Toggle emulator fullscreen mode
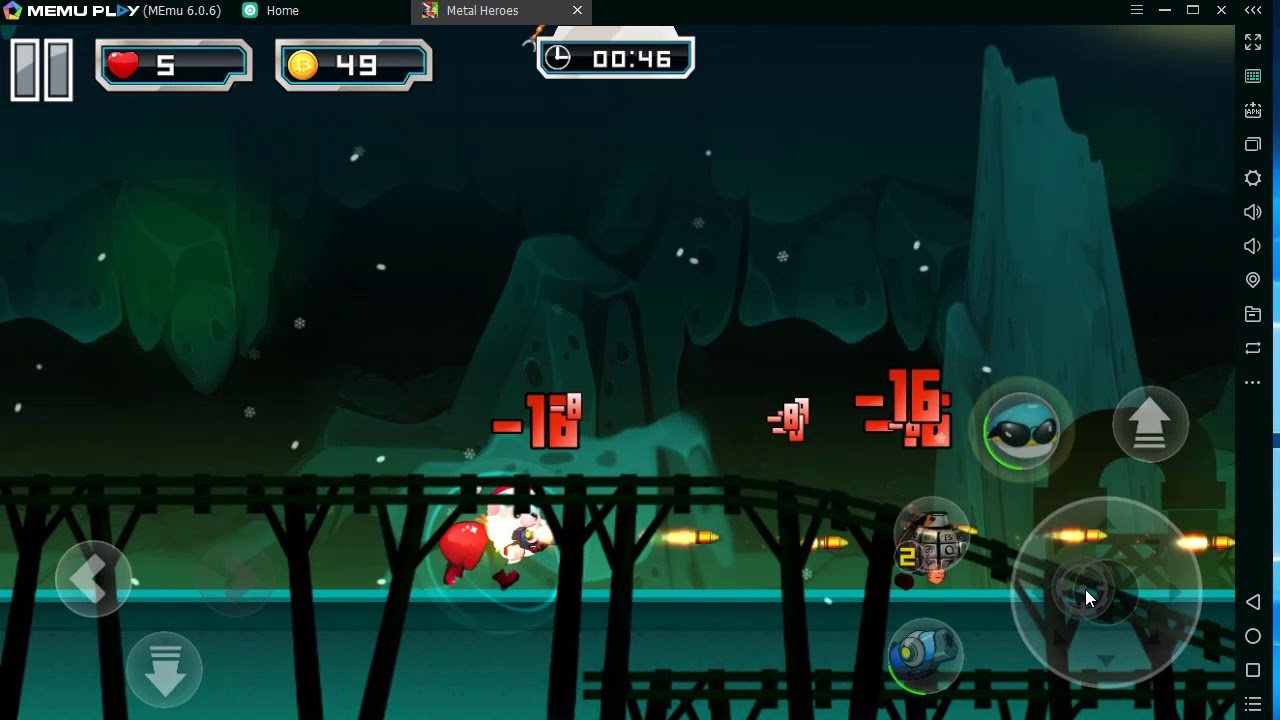The width and height of the screenshot is (1280, 720). [x=1253, y=42]
